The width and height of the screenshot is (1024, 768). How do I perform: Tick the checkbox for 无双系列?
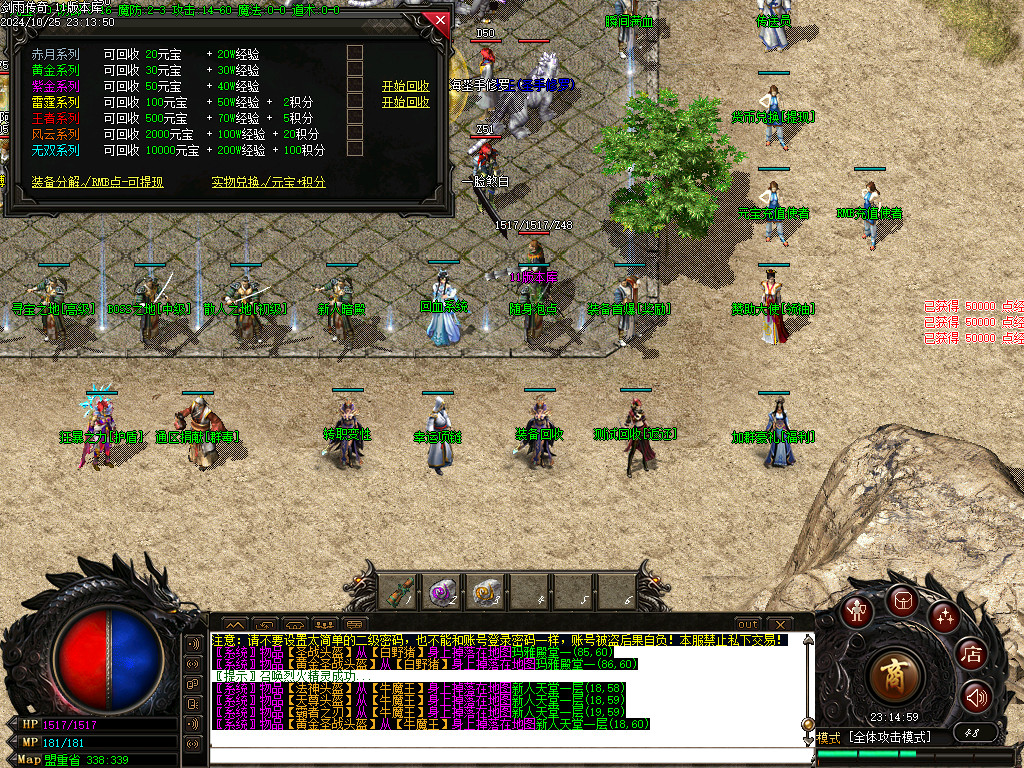(354, 149)
